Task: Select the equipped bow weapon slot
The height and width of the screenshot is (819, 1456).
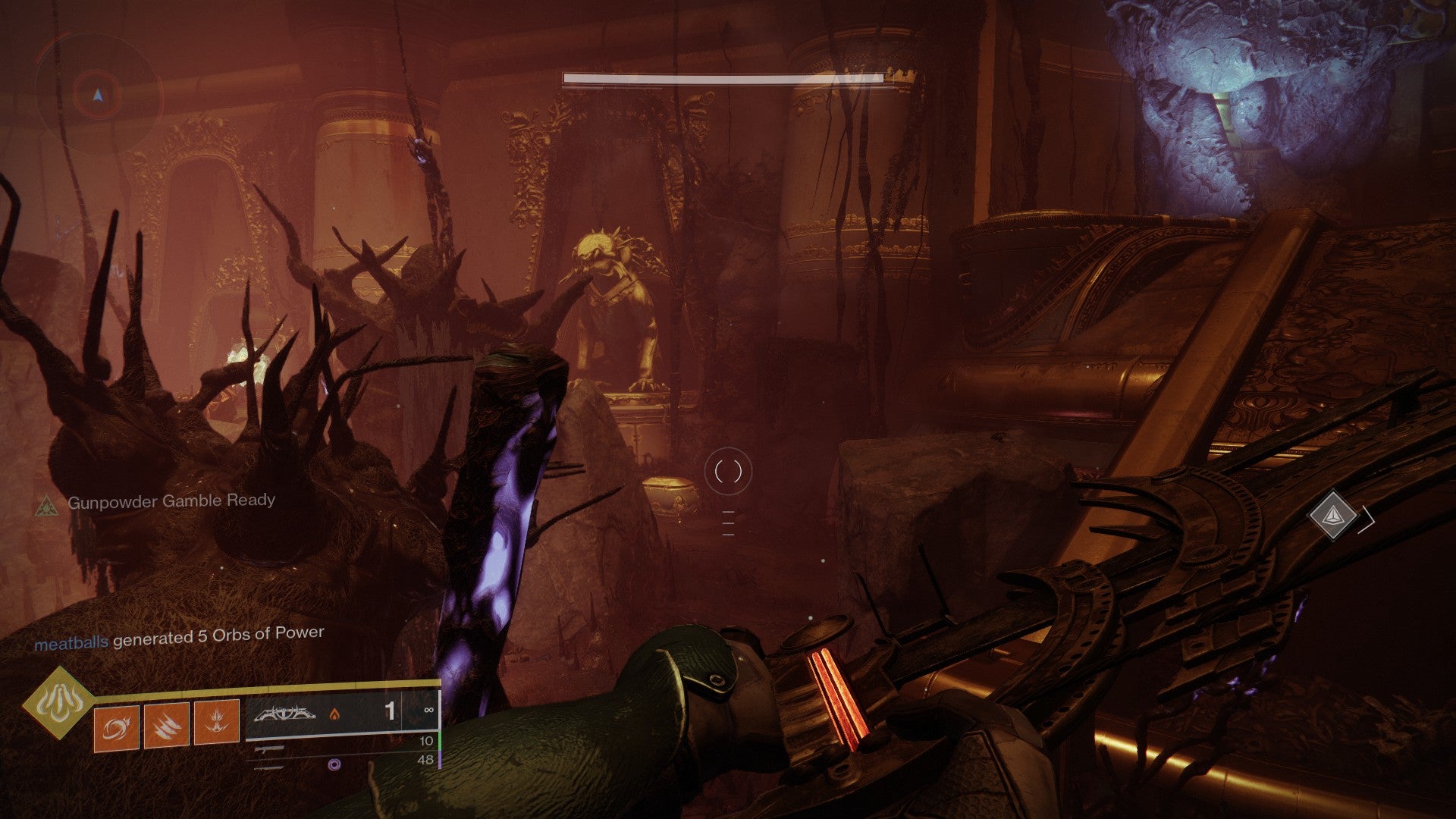Action: 332,714
